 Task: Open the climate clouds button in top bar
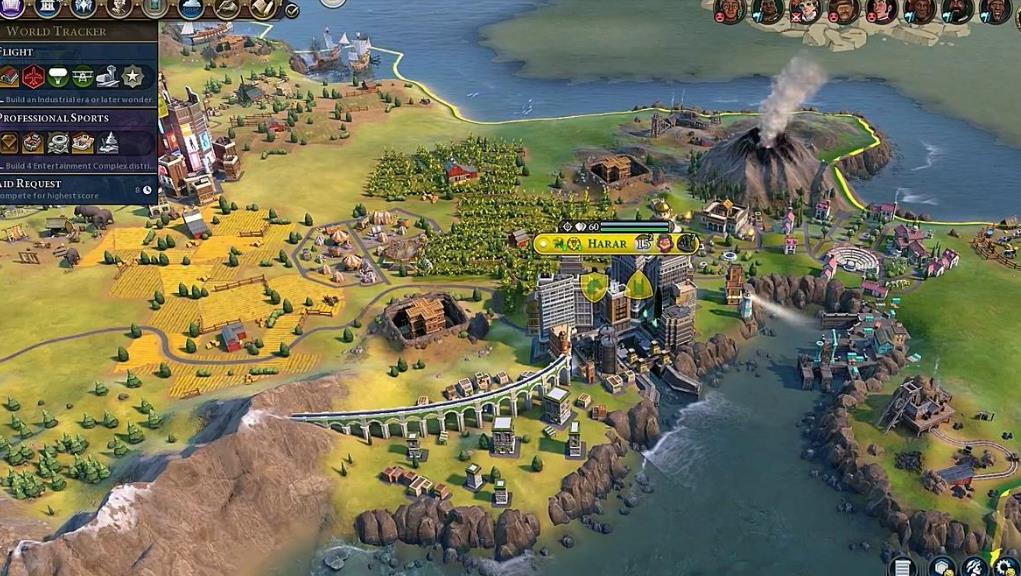[x=190, y=8]
